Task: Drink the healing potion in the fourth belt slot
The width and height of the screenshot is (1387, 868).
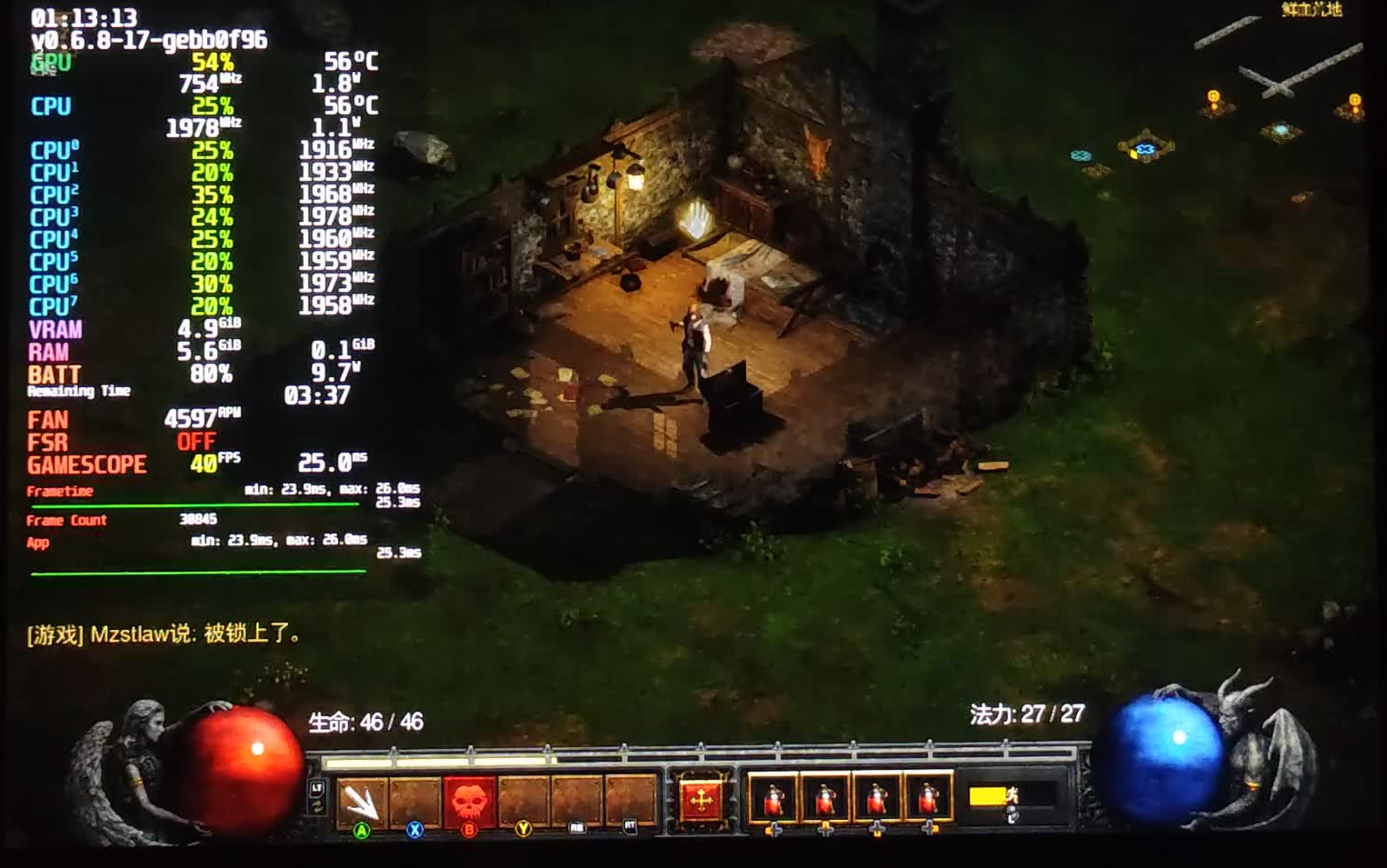Action: 928,798
